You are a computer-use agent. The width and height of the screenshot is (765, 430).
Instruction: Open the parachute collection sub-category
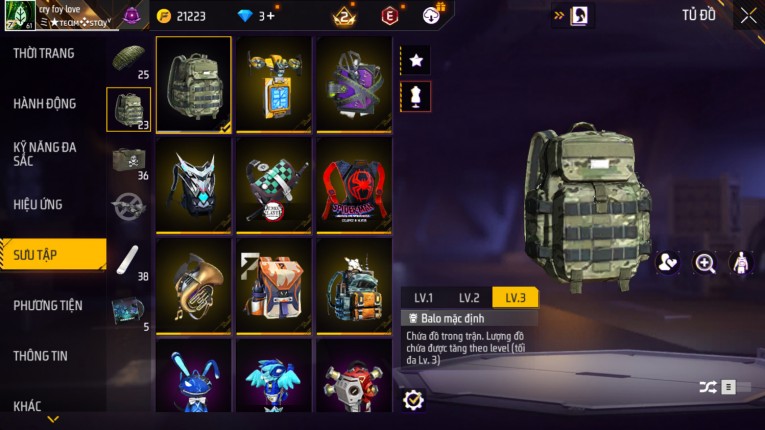129,58
